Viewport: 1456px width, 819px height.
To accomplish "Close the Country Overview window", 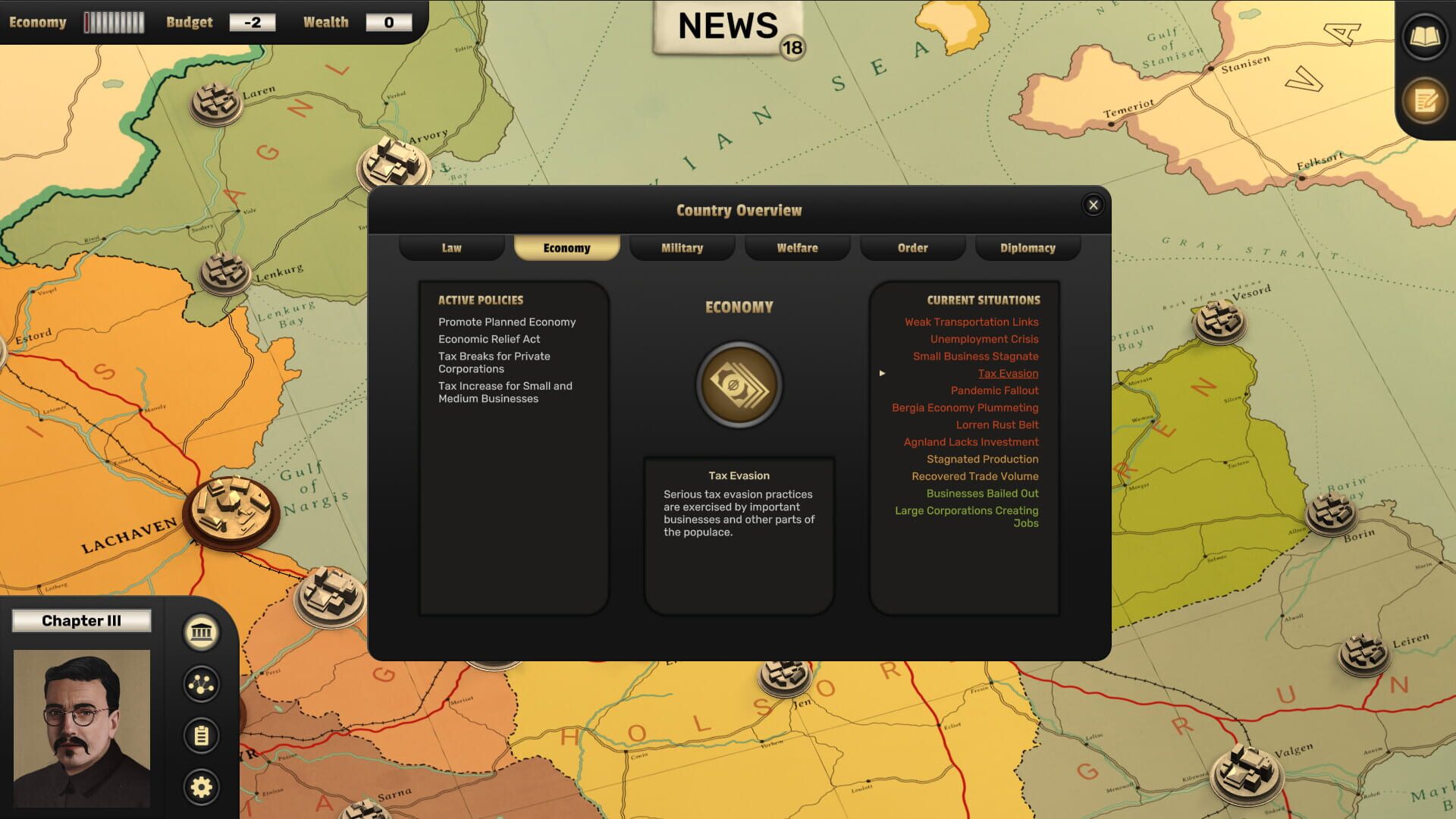I will point(1093,205).
